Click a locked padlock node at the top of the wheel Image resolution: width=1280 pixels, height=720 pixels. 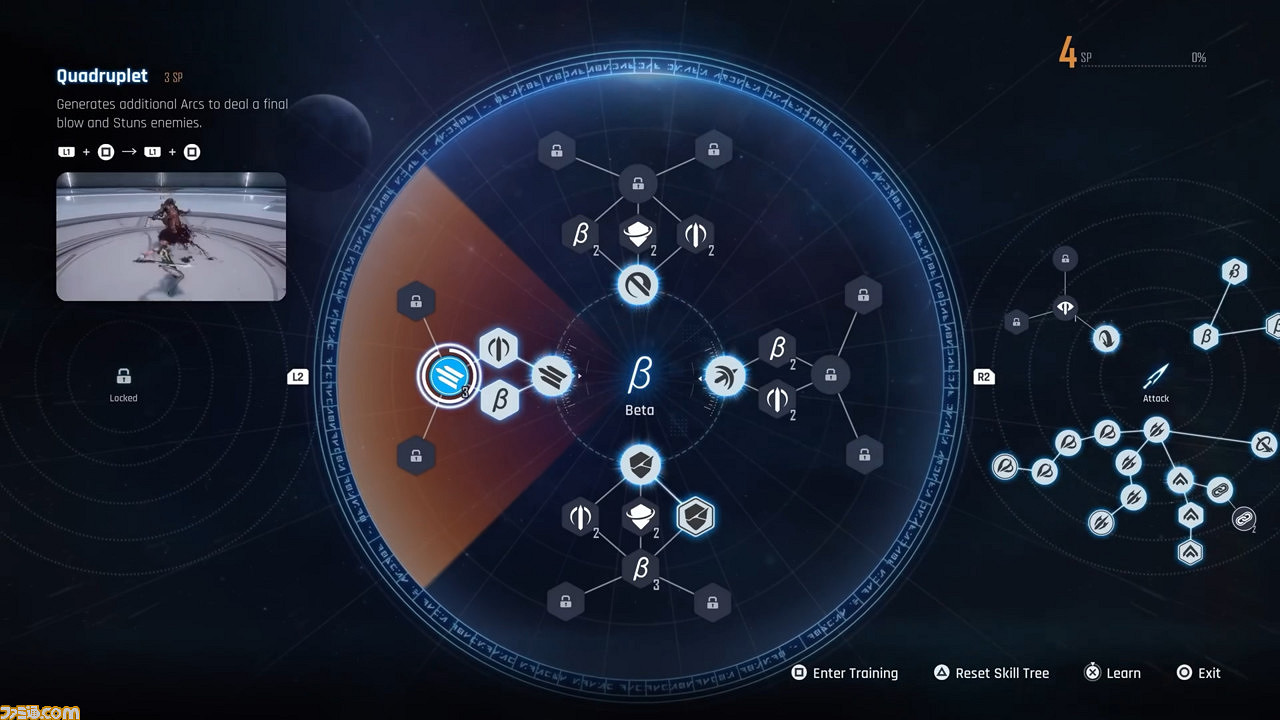pyautogui.click(x=557, y=150)
